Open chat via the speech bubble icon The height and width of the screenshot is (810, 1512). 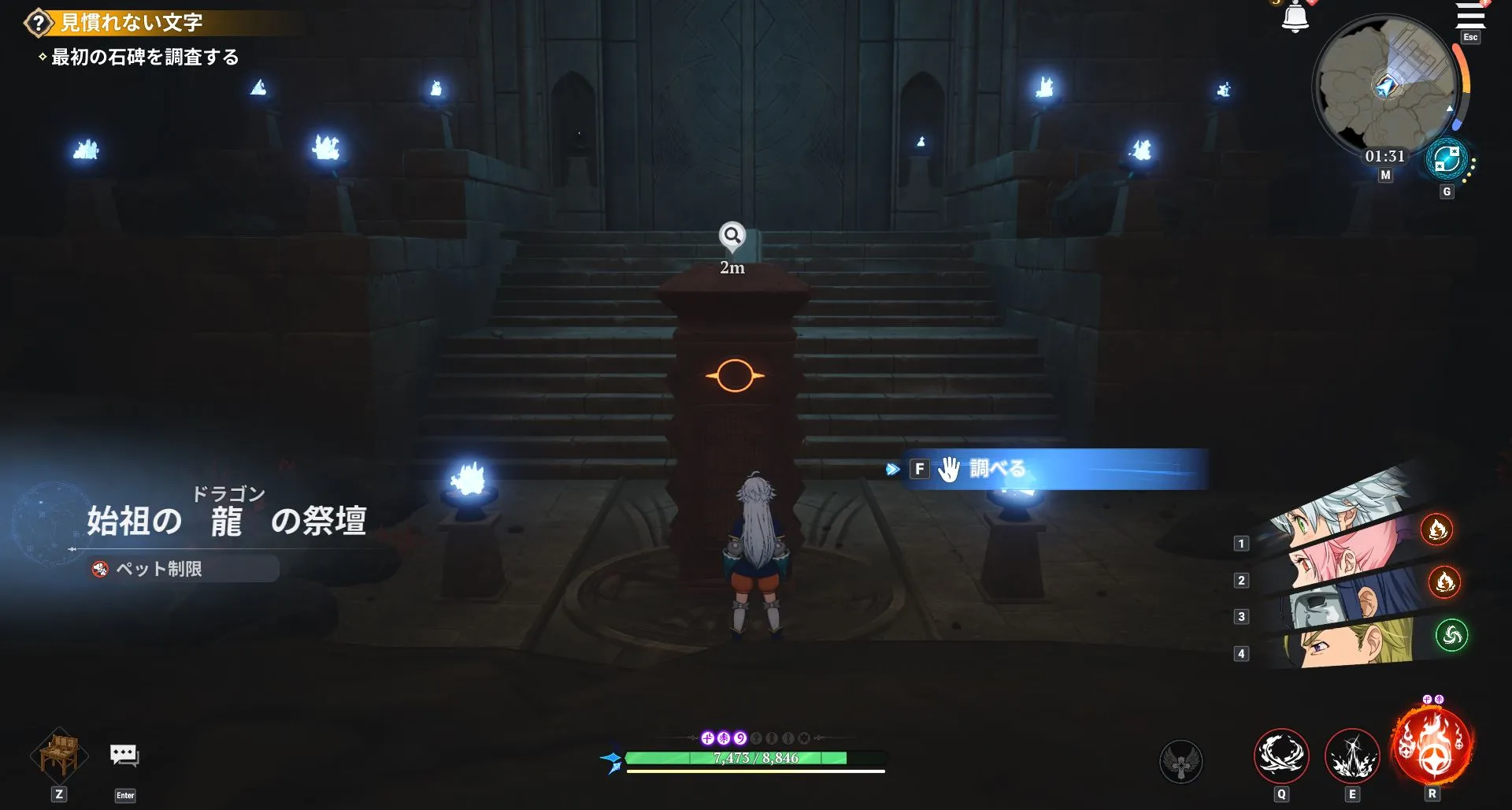(125, 753)
